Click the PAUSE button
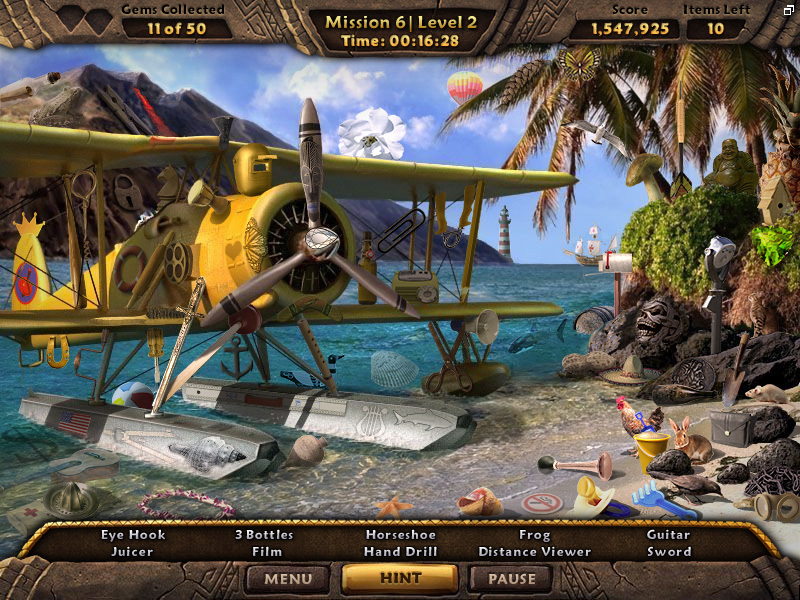The height and width of the screenshot is (600, 800). [512, 578]
